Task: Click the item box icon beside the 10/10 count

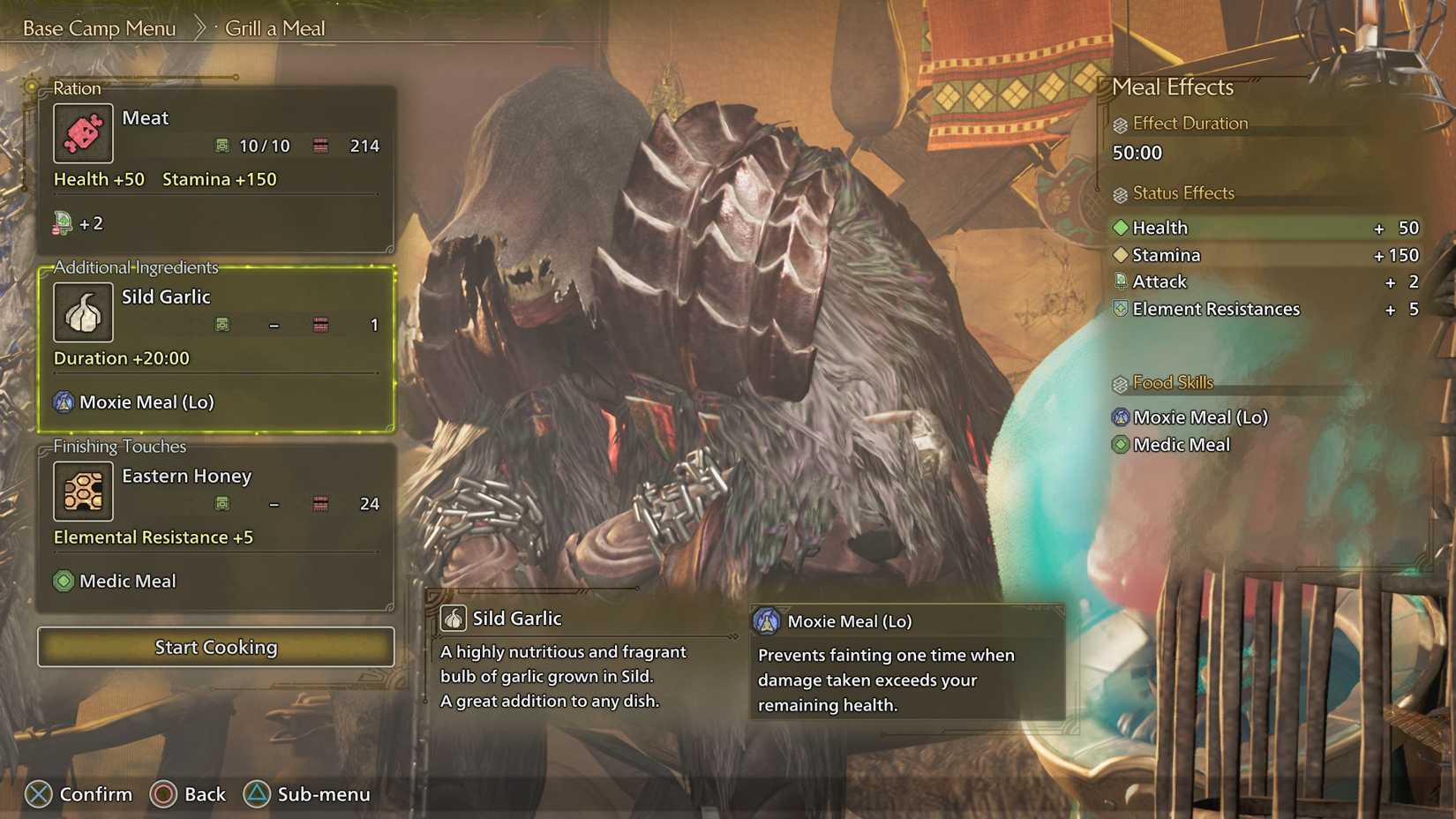Action: coord(222,146)
